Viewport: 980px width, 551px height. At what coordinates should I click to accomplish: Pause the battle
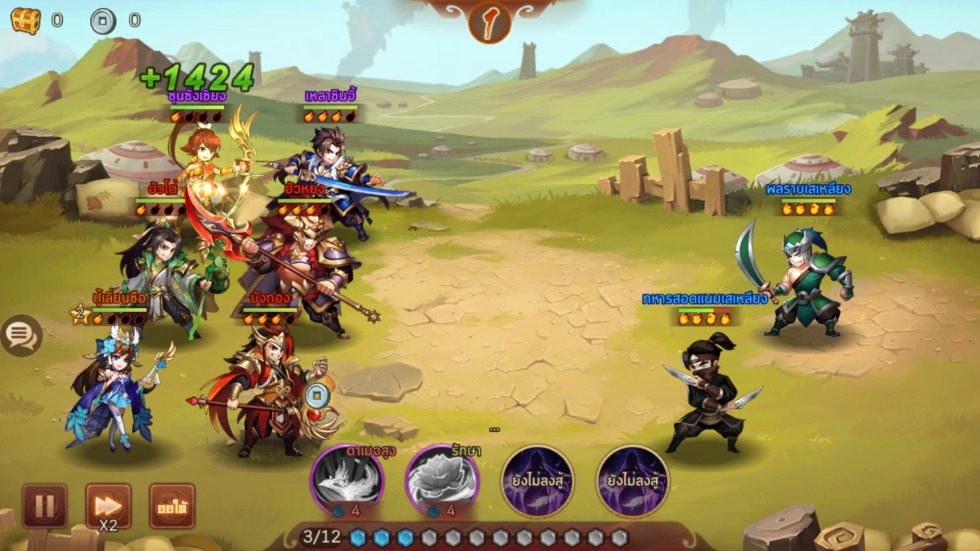pyautogui.click(x=44, y=506)
